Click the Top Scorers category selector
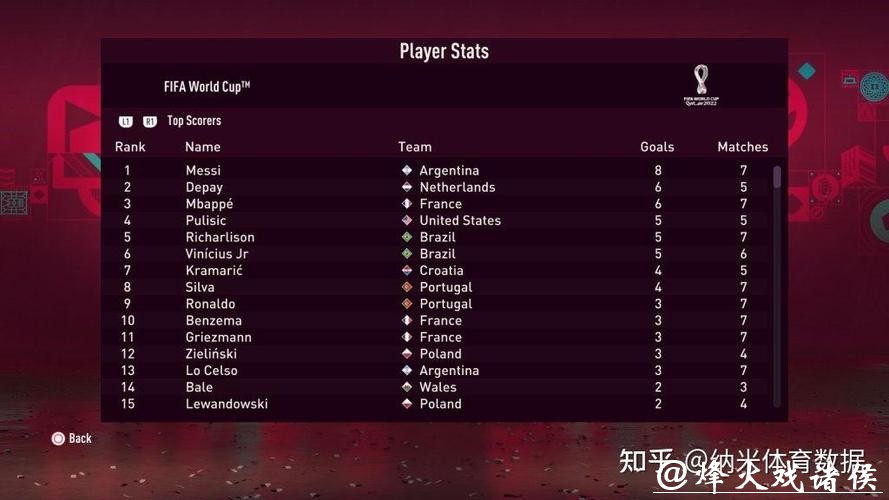This screenshot has width=889, height=500. pos(193,121)
